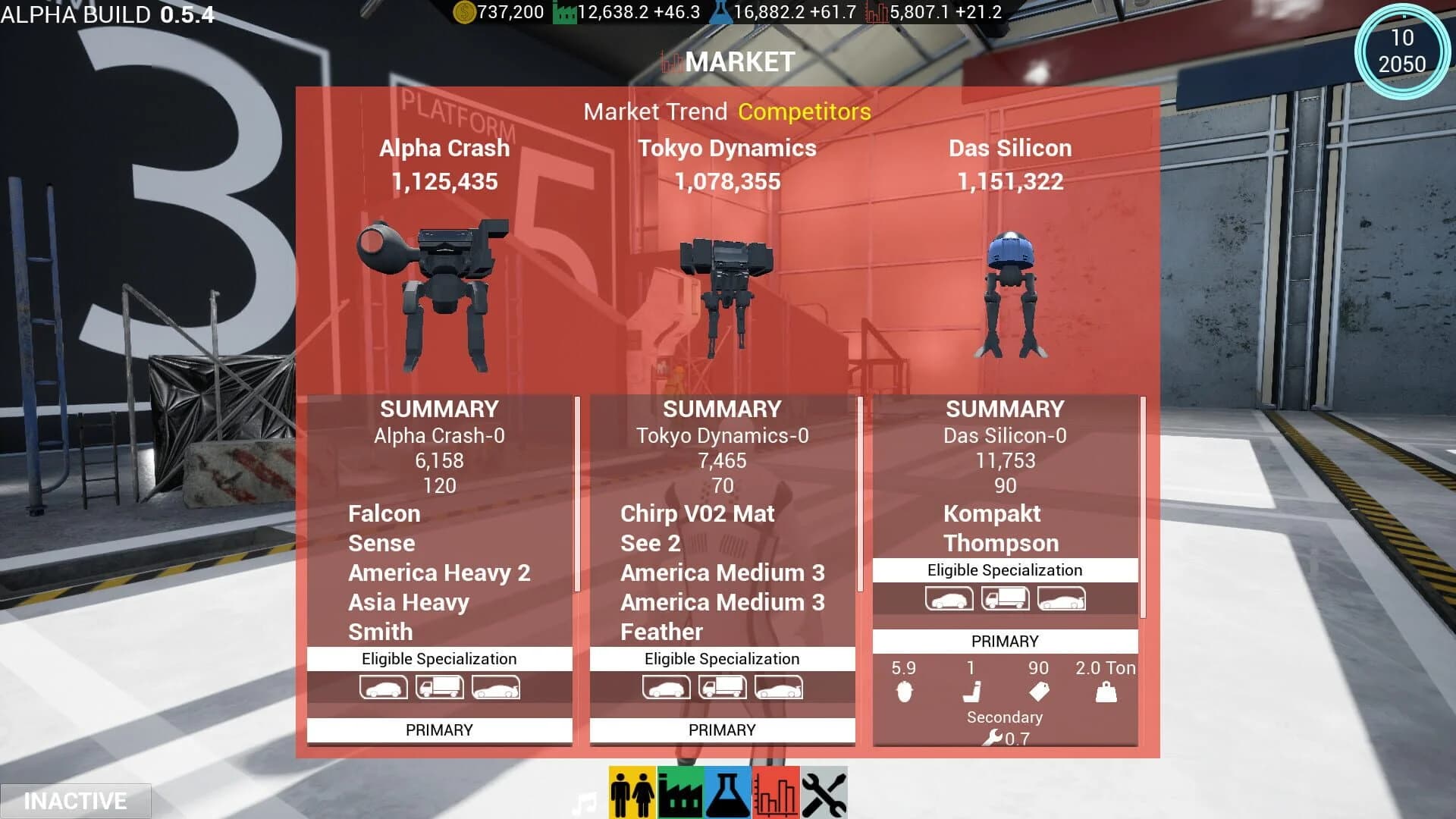The image size is (1456, 819).
Task: Expand the PRIMARY section under Alpha Crash
Action: [x=439, y=730]
